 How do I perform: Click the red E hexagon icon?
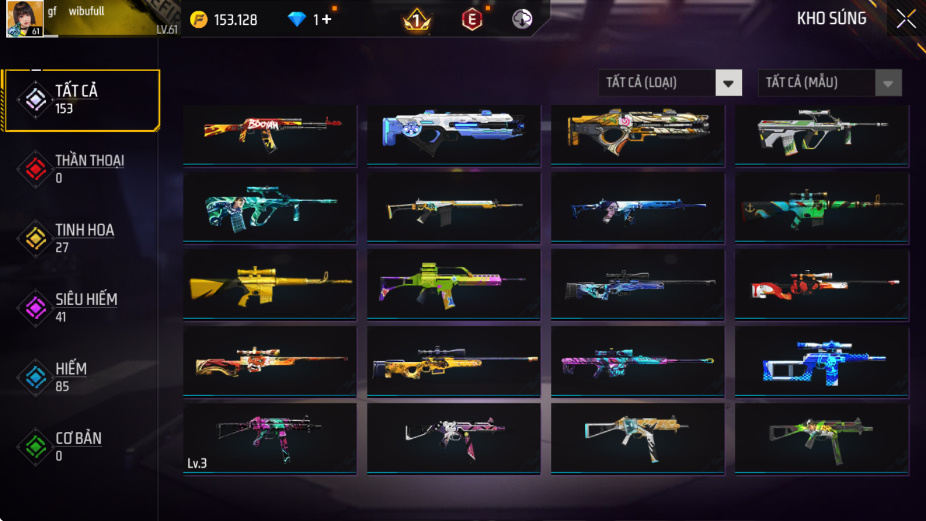[472, 19]
